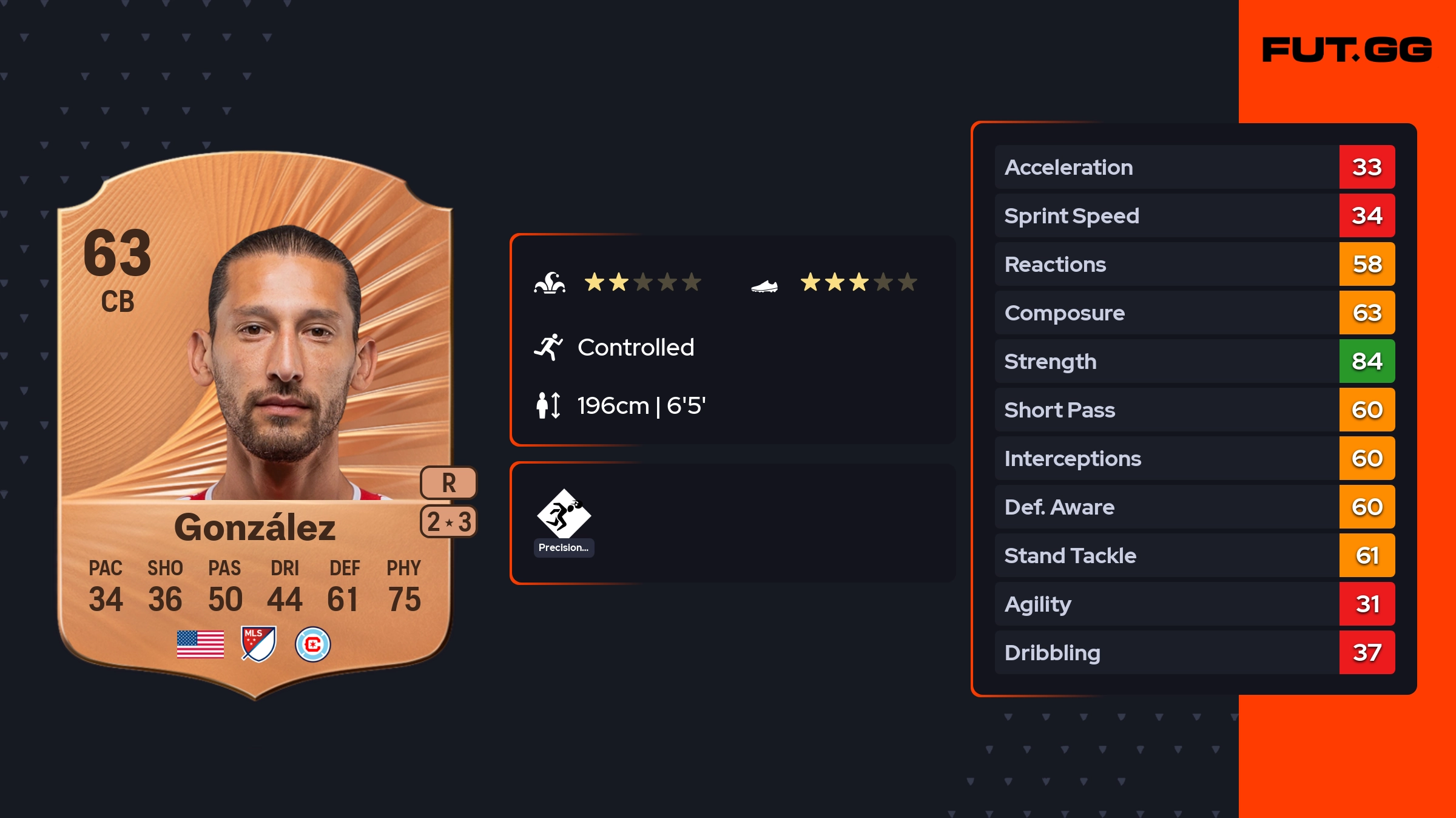Click the Controlled acceleration type entry
This screenshot has width=1456, height=818.
pos(635,347)
